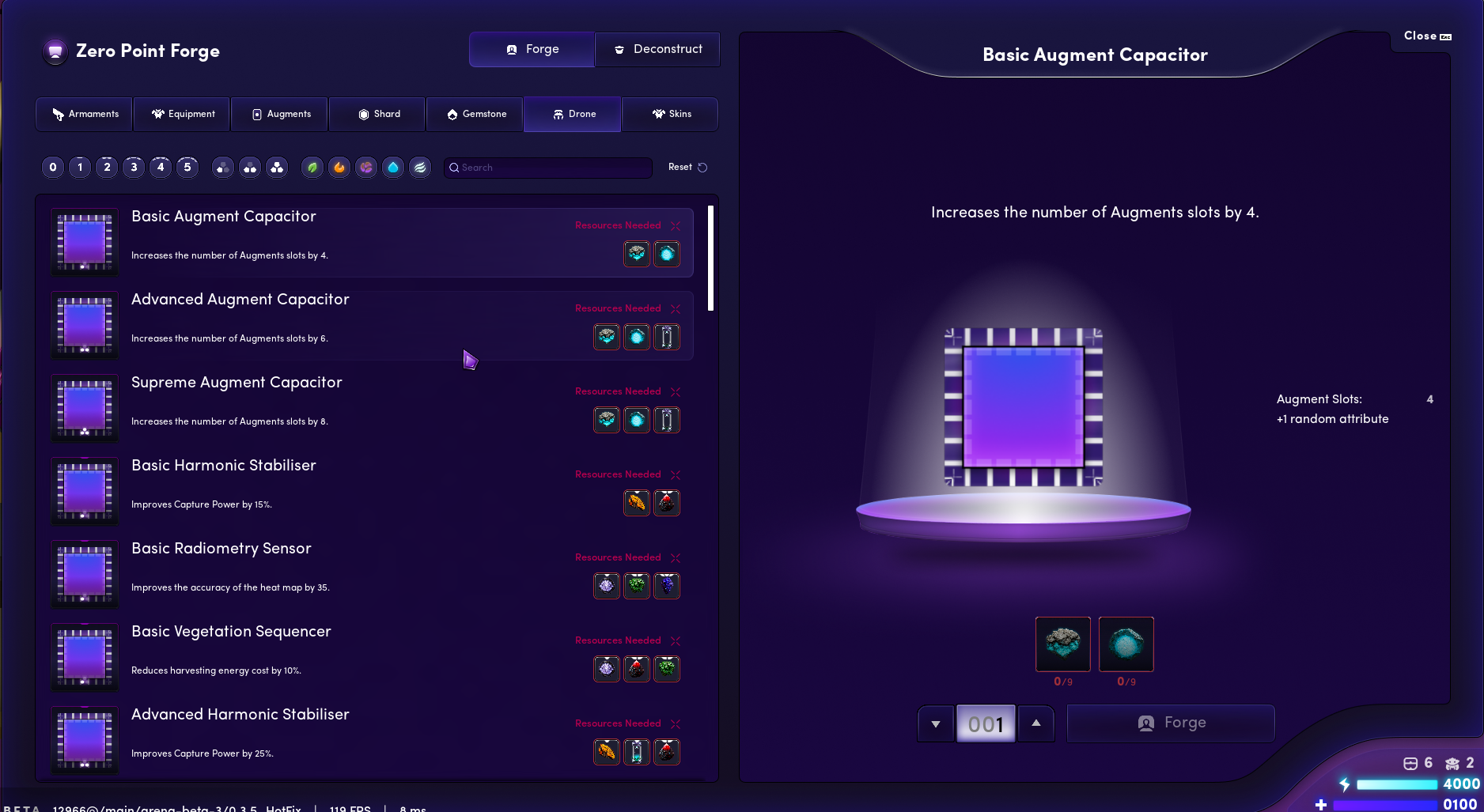This screenshot has width=1484, height=812.
Task: Reset the list filters
Action: [687, 167]
